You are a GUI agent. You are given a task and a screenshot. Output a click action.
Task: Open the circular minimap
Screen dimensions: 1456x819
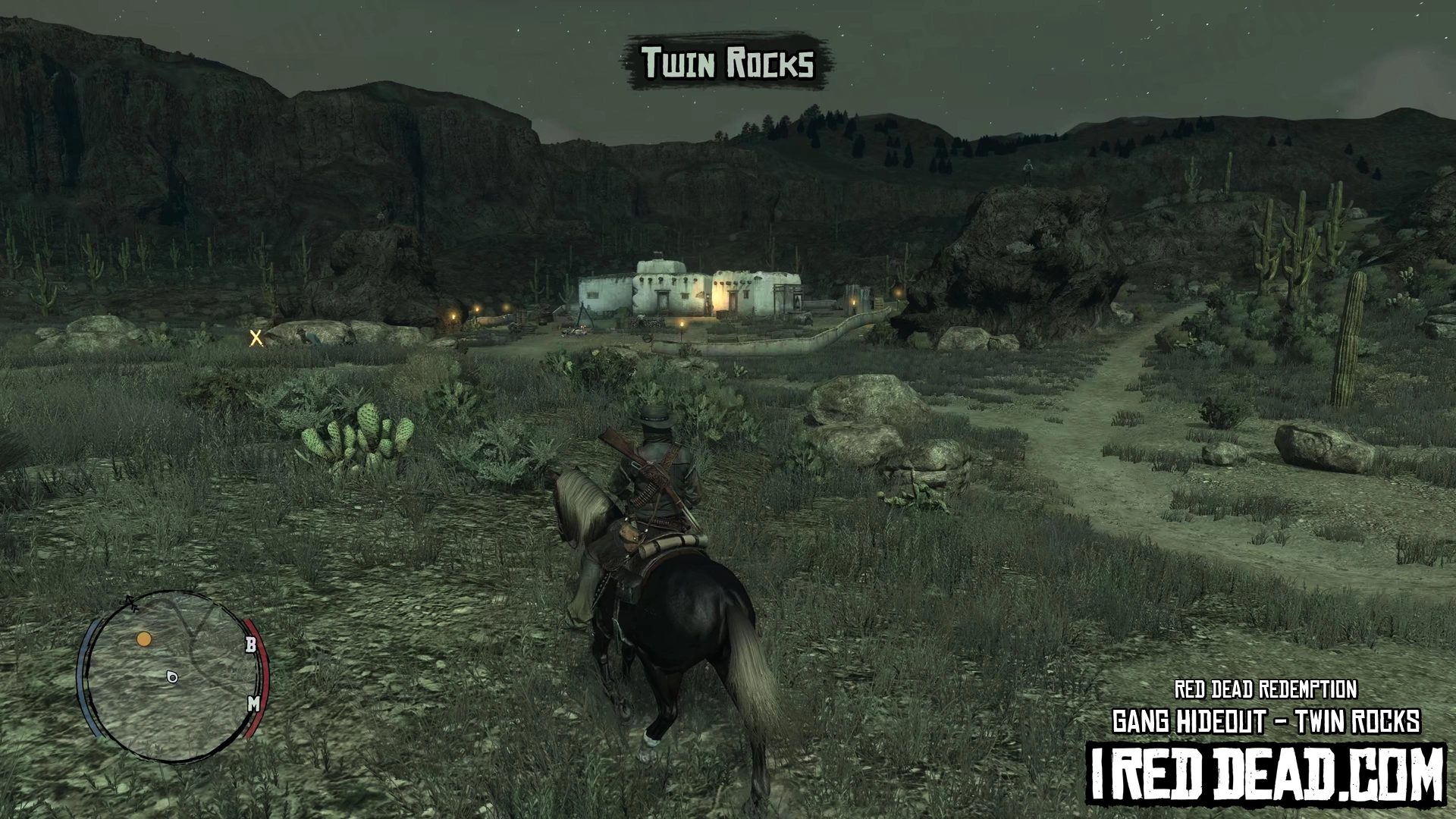tap(172, 676)
